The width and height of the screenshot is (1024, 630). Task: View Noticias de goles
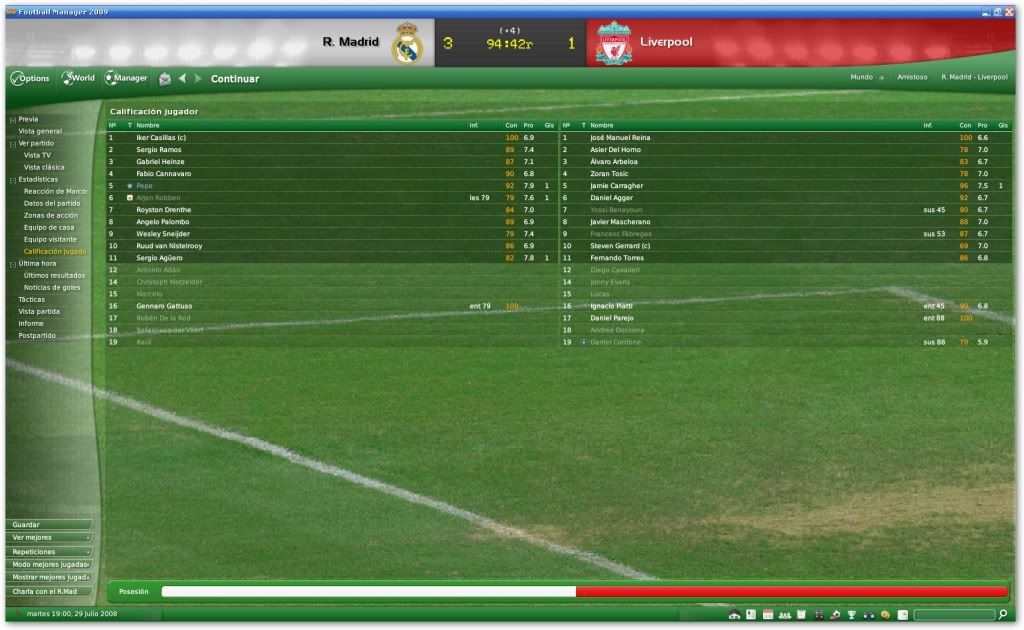(53, 287)
